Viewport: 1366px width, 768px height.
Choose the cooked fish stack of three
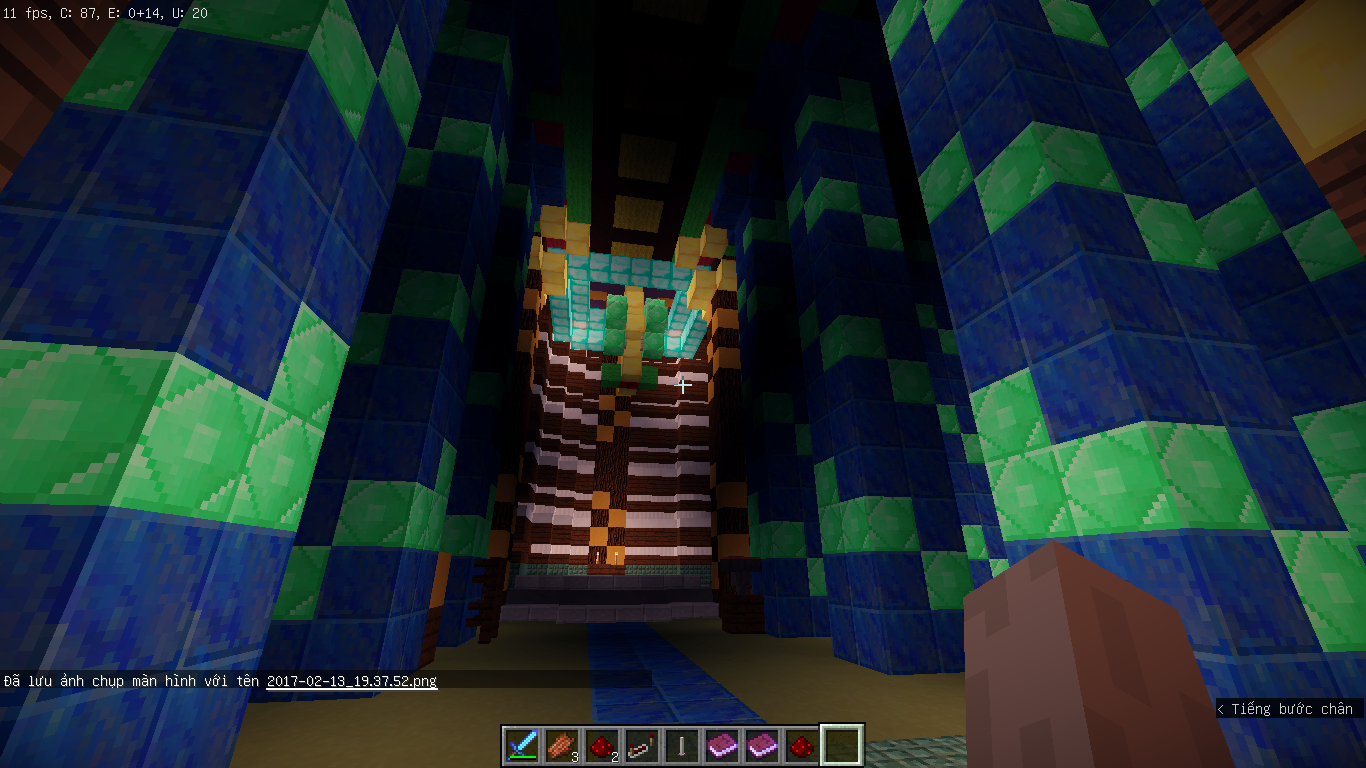point(562,745)
